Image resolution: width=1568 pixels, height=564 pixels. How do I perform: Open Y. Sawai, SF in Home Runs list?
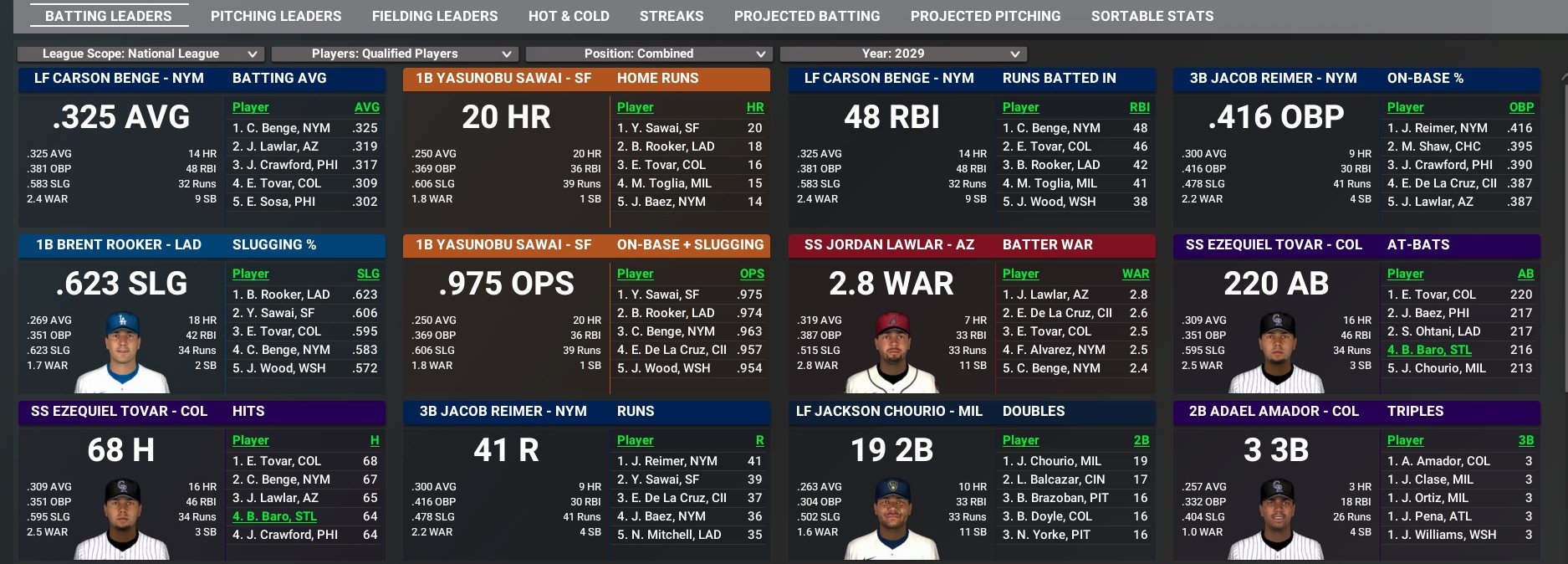click(x=664, y=128)
